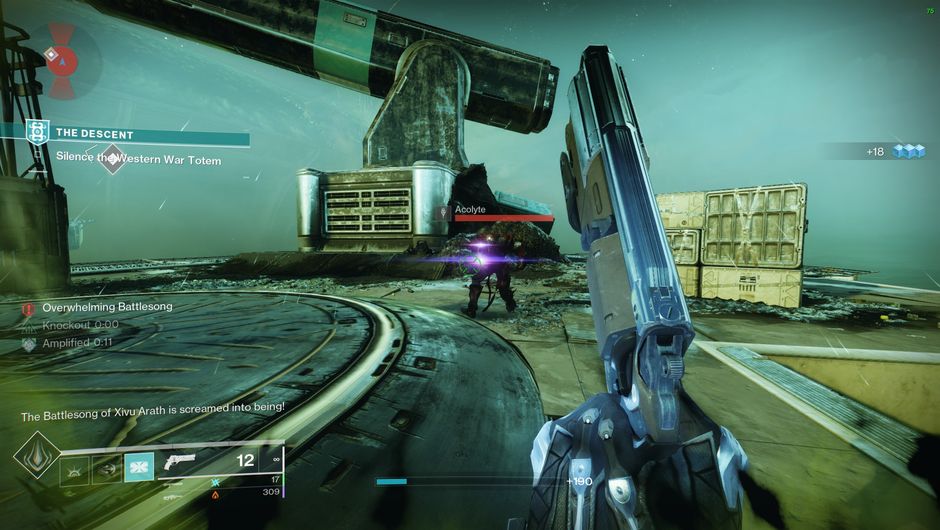Viewport: 940px width, 530px height.
Task: Click the circular radar in the corner
Action: pyautogui.click(x=62, y=62)
